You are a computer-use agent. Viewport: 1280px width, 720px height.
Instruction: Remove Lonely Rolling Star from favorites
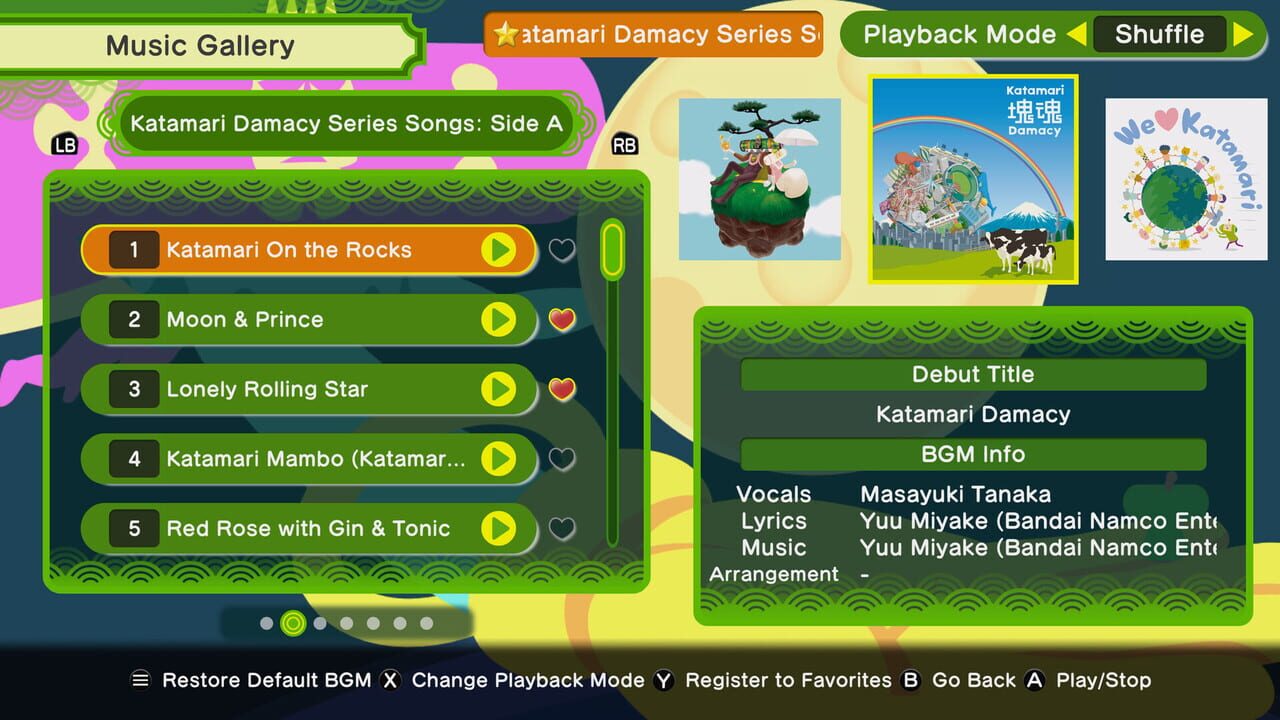click(561, 389)
